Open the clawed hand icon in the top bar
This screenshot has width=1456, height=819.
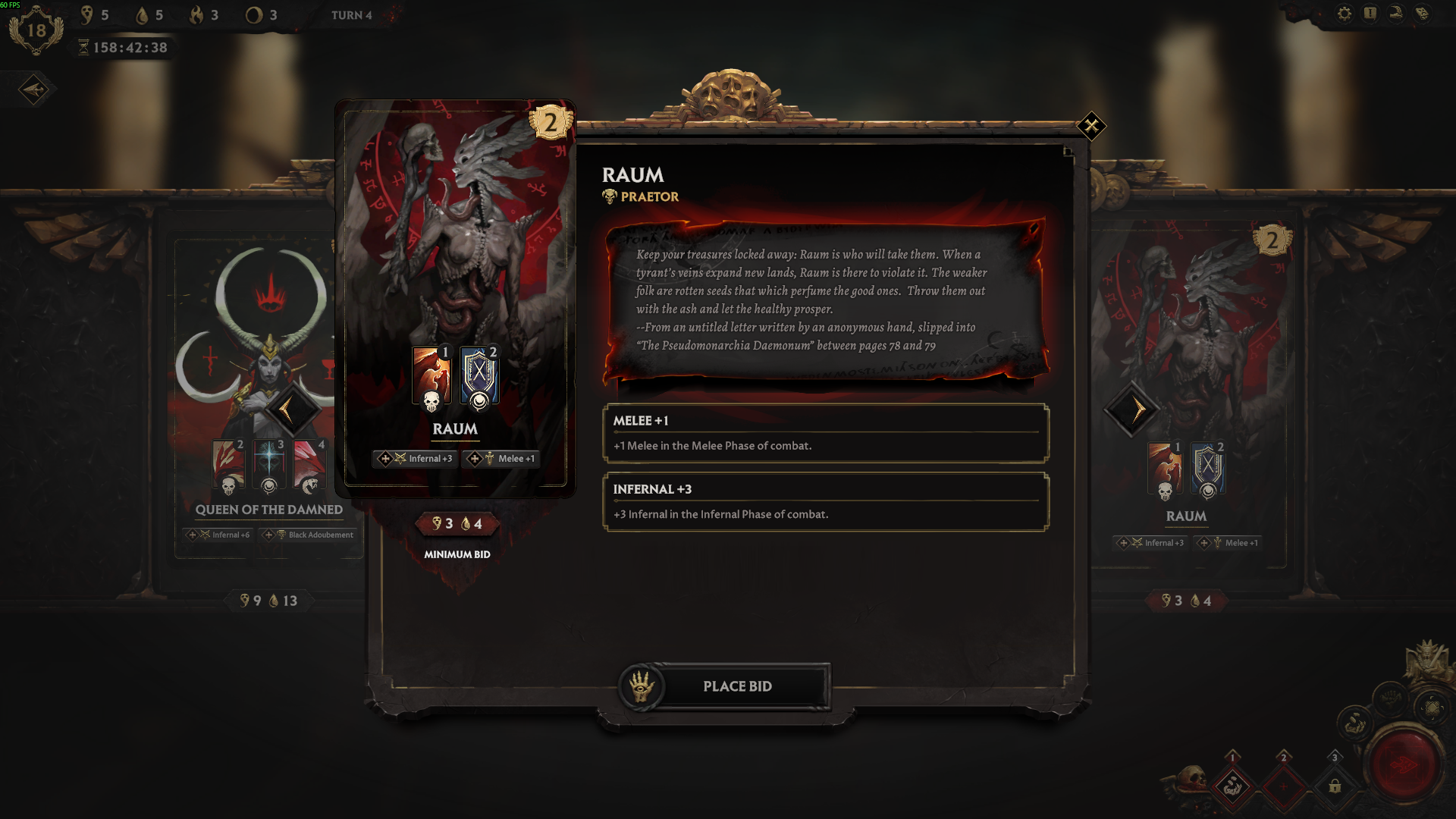click(1396, 14)
